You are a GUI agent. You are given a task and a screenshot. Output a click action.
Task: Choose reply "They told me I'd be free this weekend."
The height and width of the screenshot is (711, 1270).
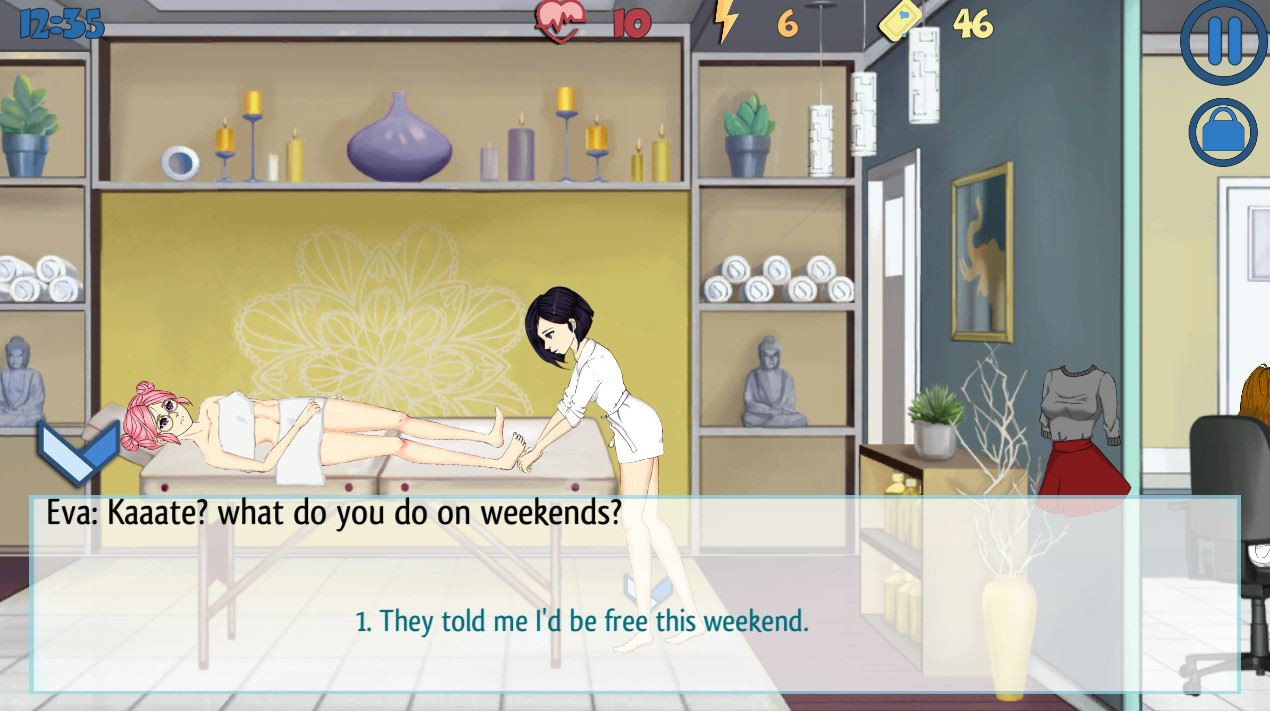[582, 621]
